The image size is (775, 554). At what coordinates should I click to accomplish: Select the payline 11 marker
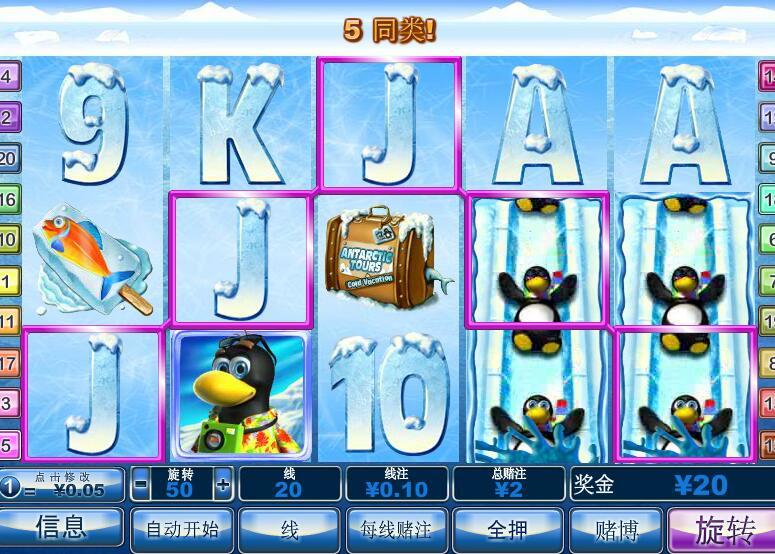[x=9, y=322]
